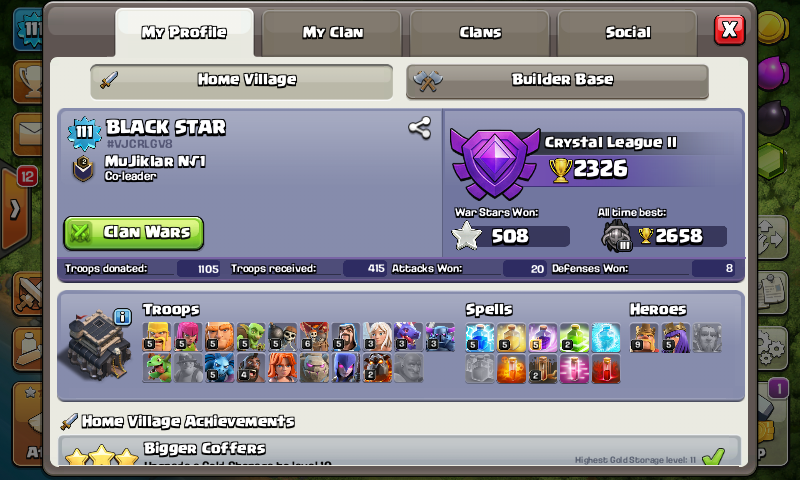Share the player profile
Viewport: 800px width, 480px height.
coord(419,127)
